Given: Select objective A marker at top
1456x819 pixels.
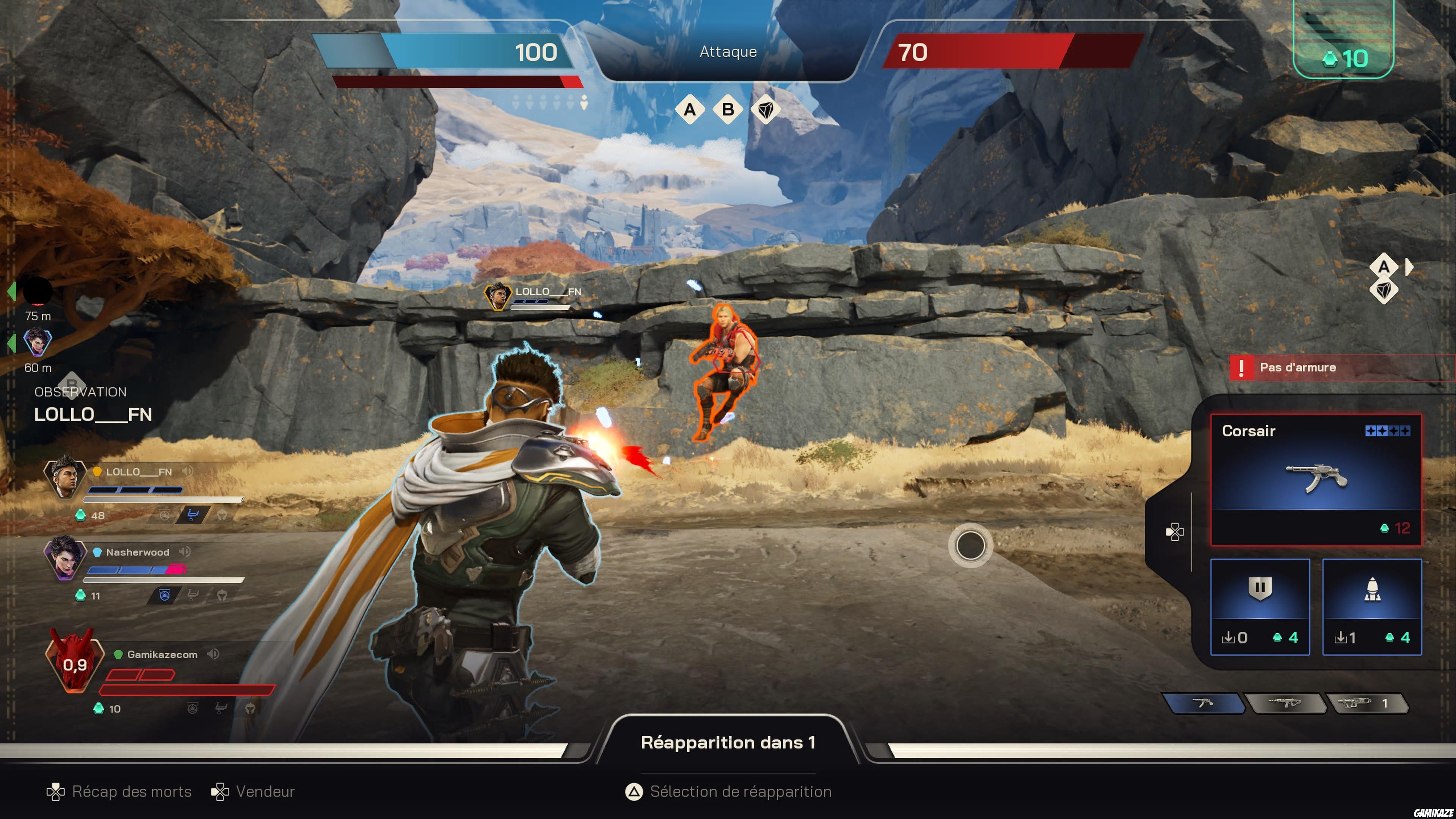Looking at the screenshot, I should (690, 109).
